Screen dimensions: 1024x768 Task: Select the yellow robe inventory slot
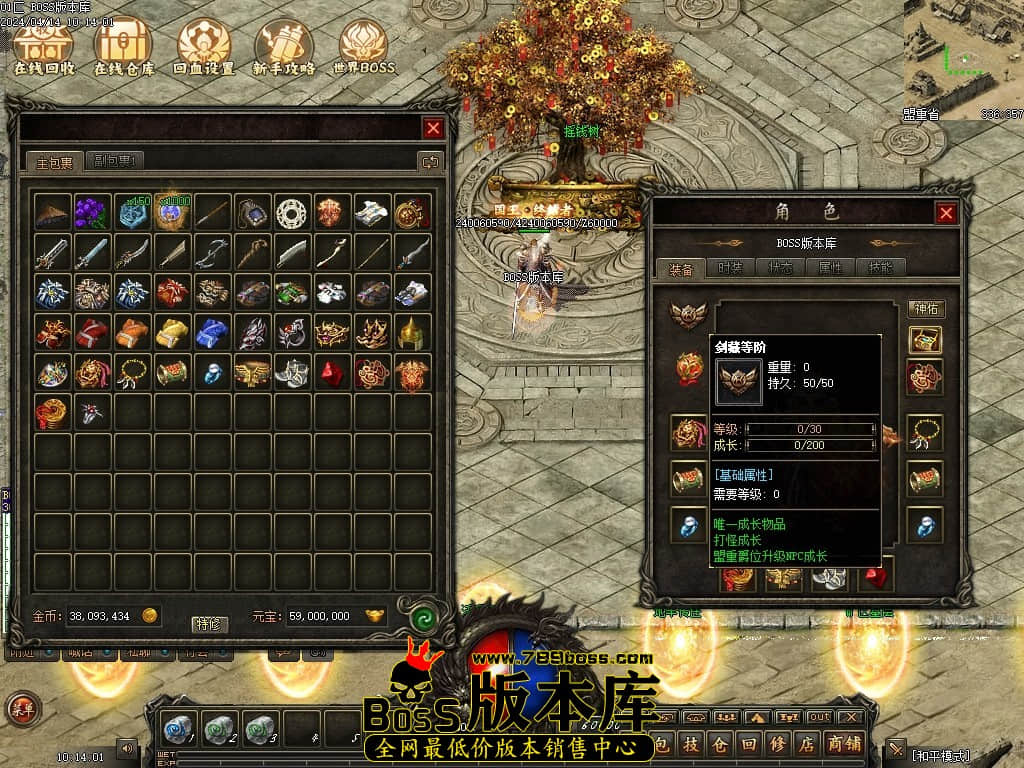(x=173, y=332)
